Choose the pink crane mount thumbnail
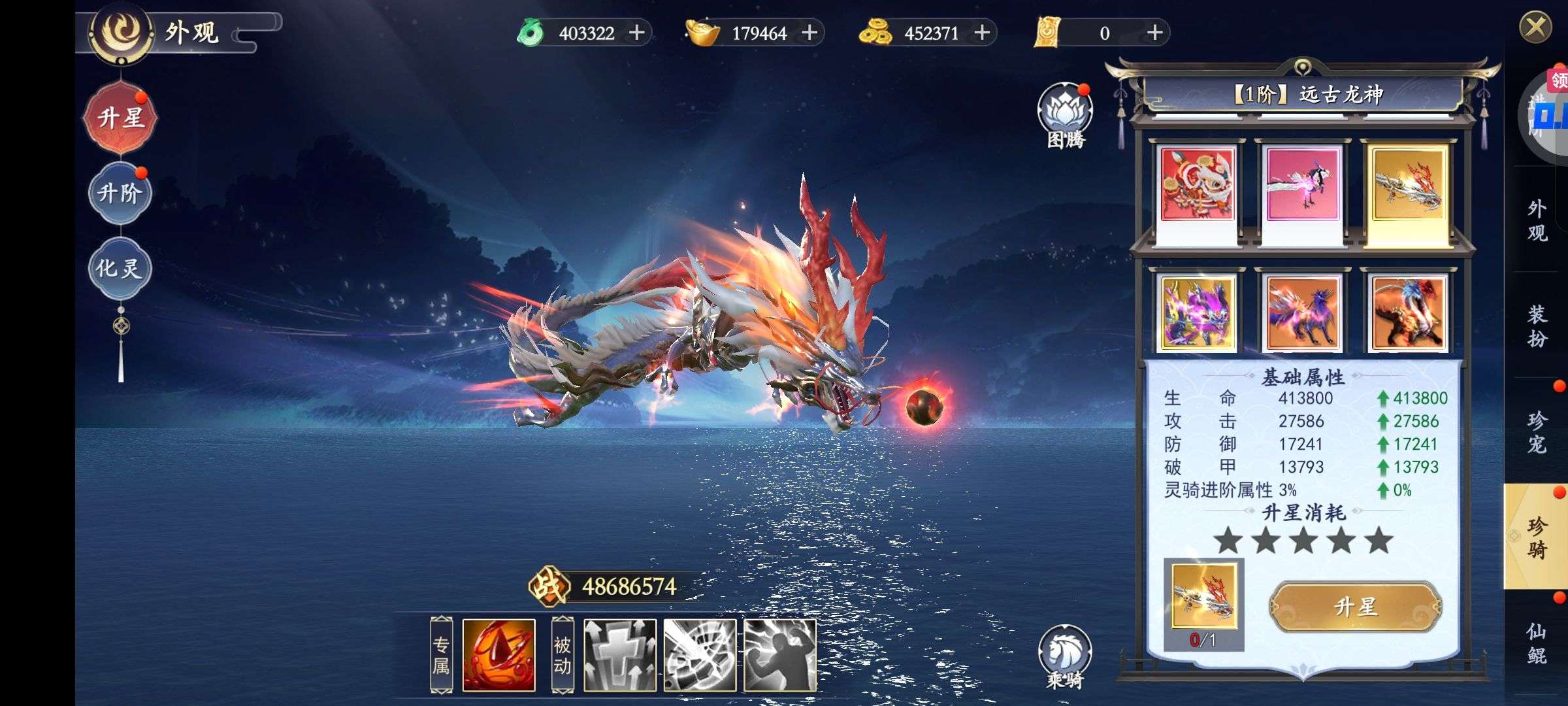 tap(1303, 186)
